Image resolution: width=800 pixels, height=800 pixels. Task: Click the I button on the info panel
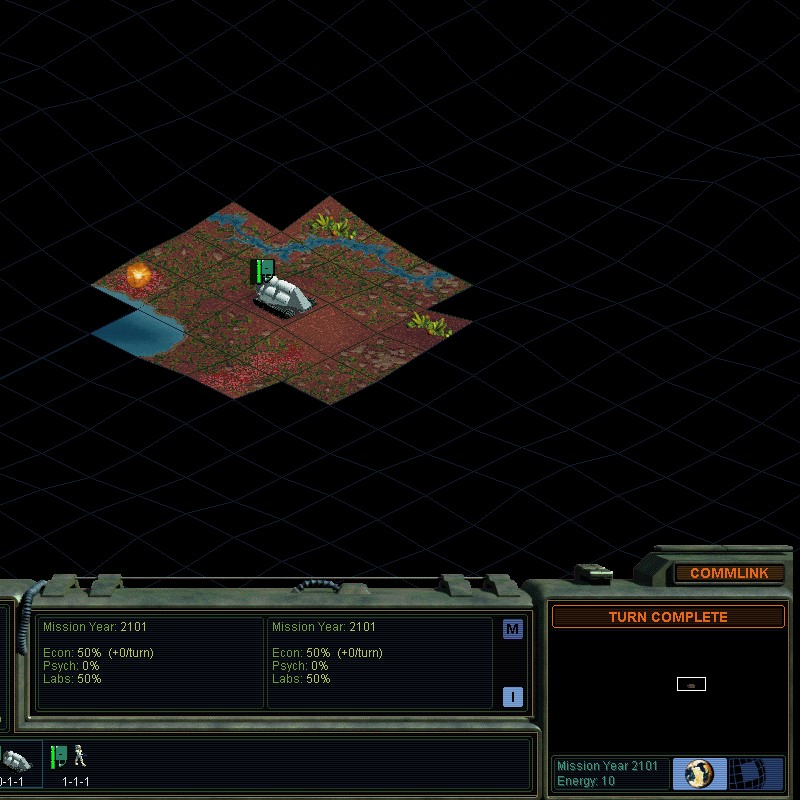(x=513, y=697)
